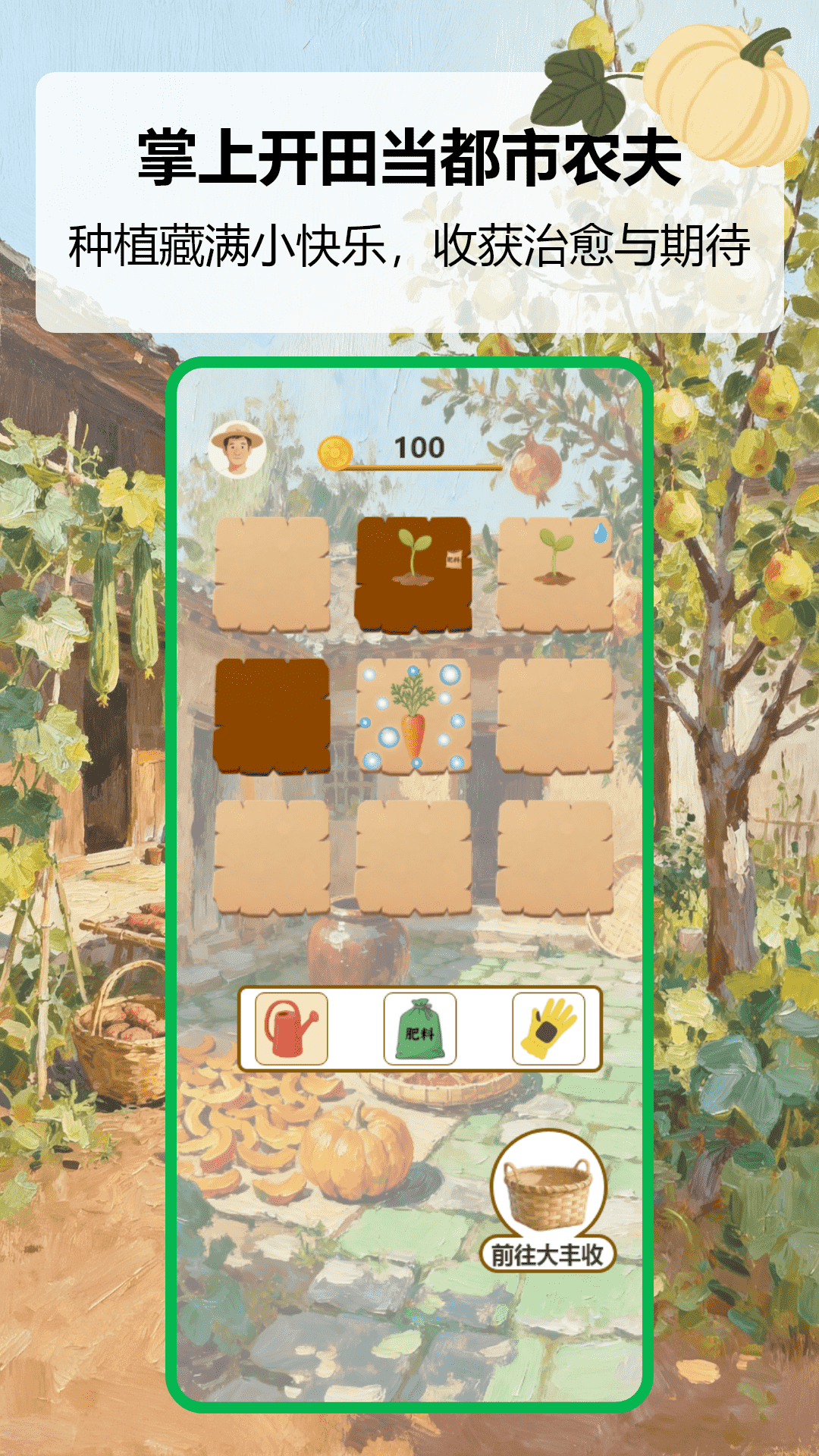Select the red watering can tool
The height and width of the screenshot is (1456, 819).
(x=291, y=1028)
